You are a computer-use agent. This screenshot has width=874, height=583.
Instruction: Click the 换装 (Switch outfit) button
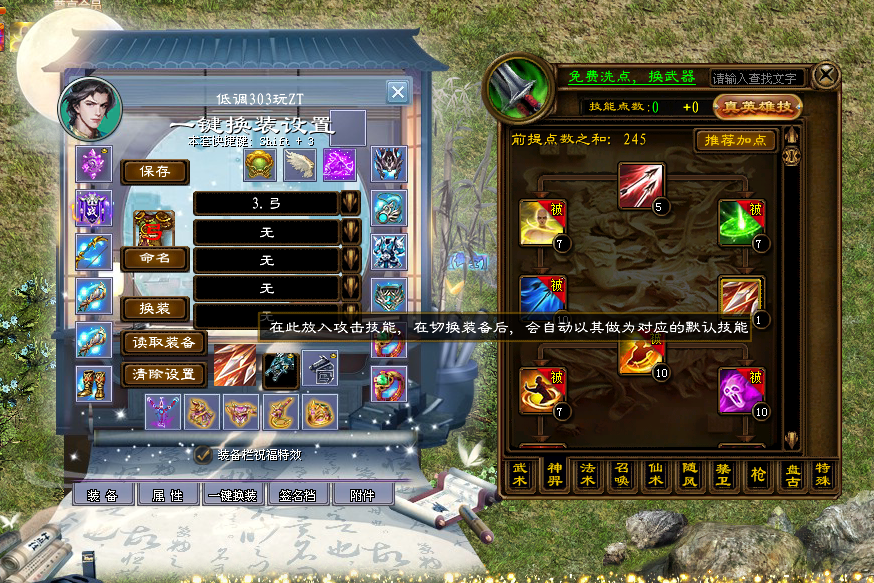point(155,309)
